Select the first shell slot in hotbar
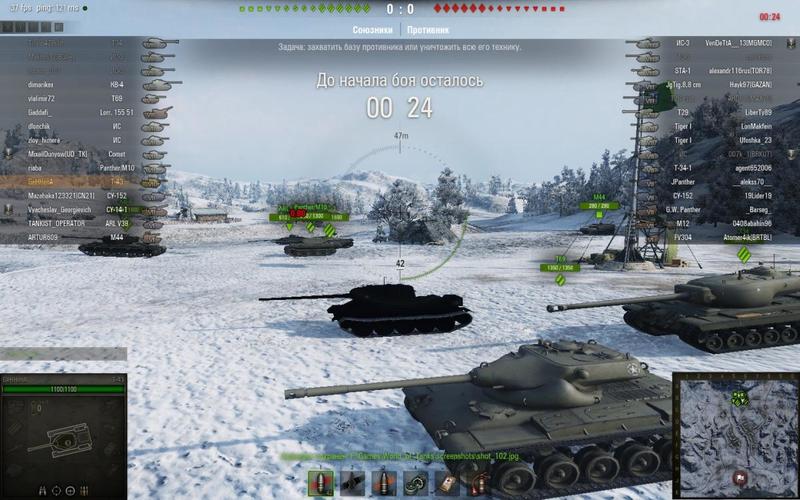This screenshot has height=500, width=800. 321,483
